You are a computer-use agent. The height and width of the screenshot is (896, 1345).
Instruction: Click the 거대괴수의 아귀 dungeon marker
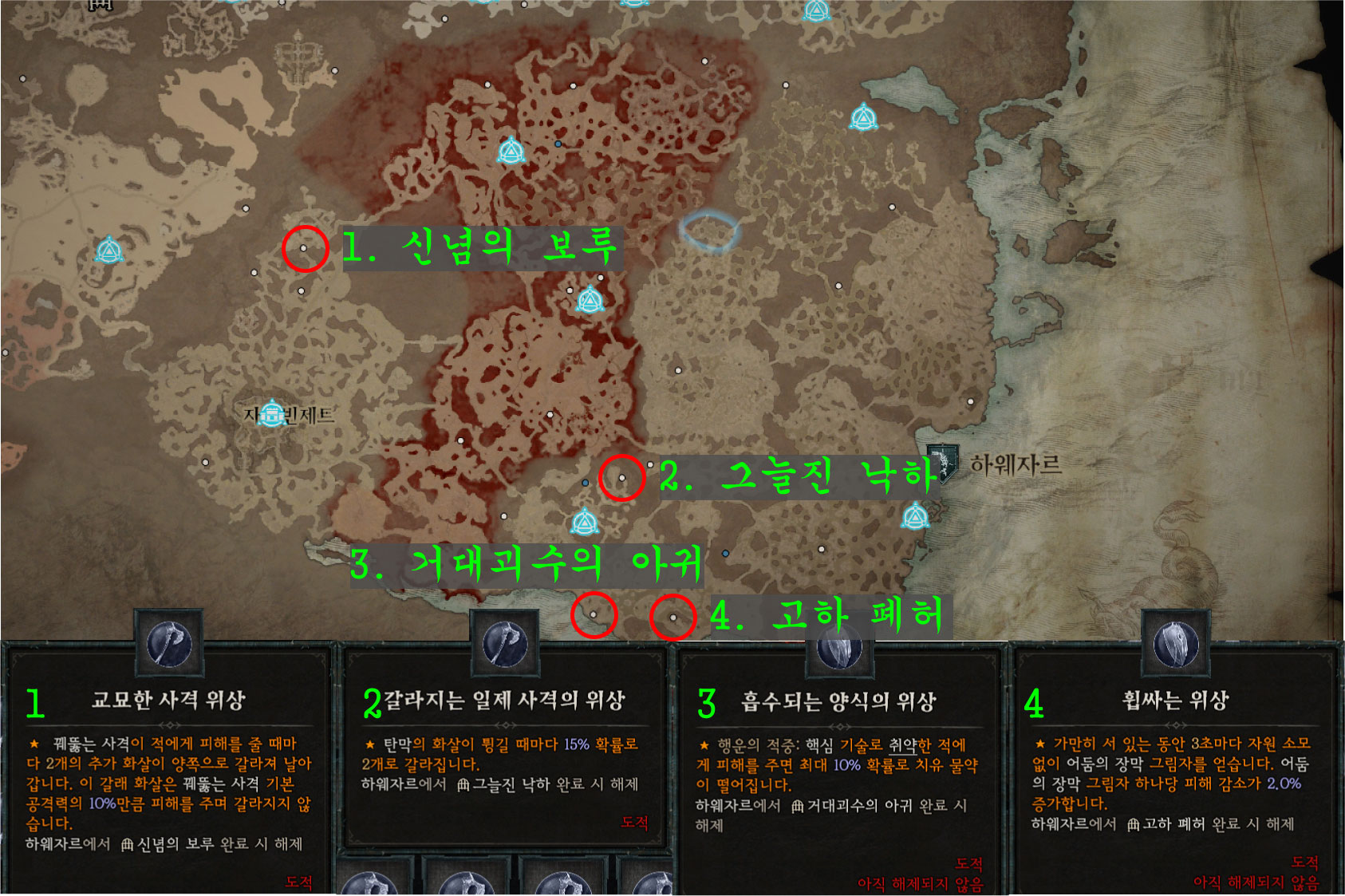[592, 614]
